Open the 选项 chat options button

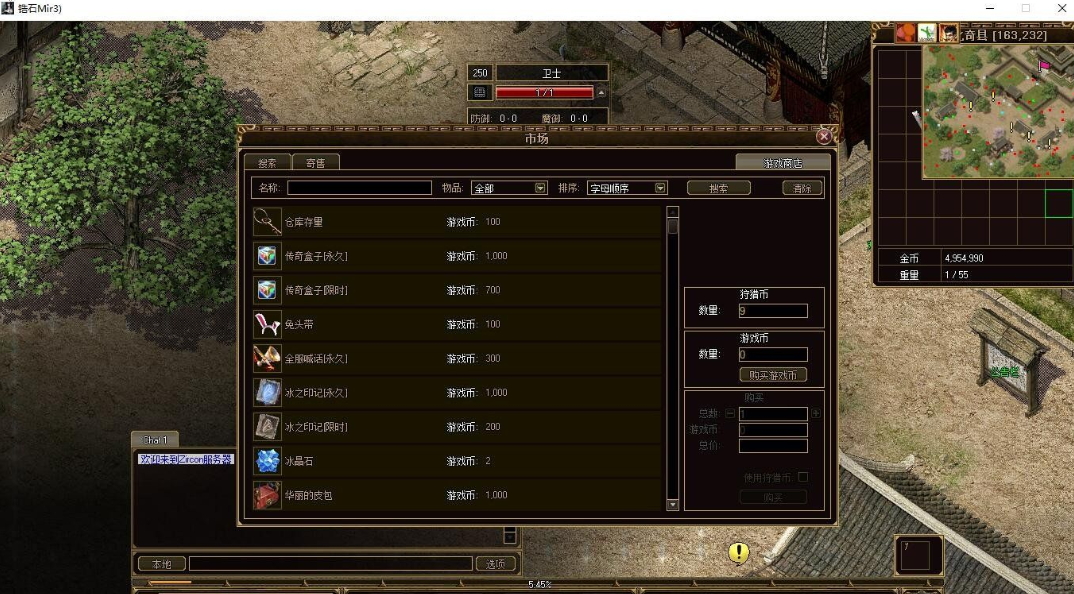(496, 564)
